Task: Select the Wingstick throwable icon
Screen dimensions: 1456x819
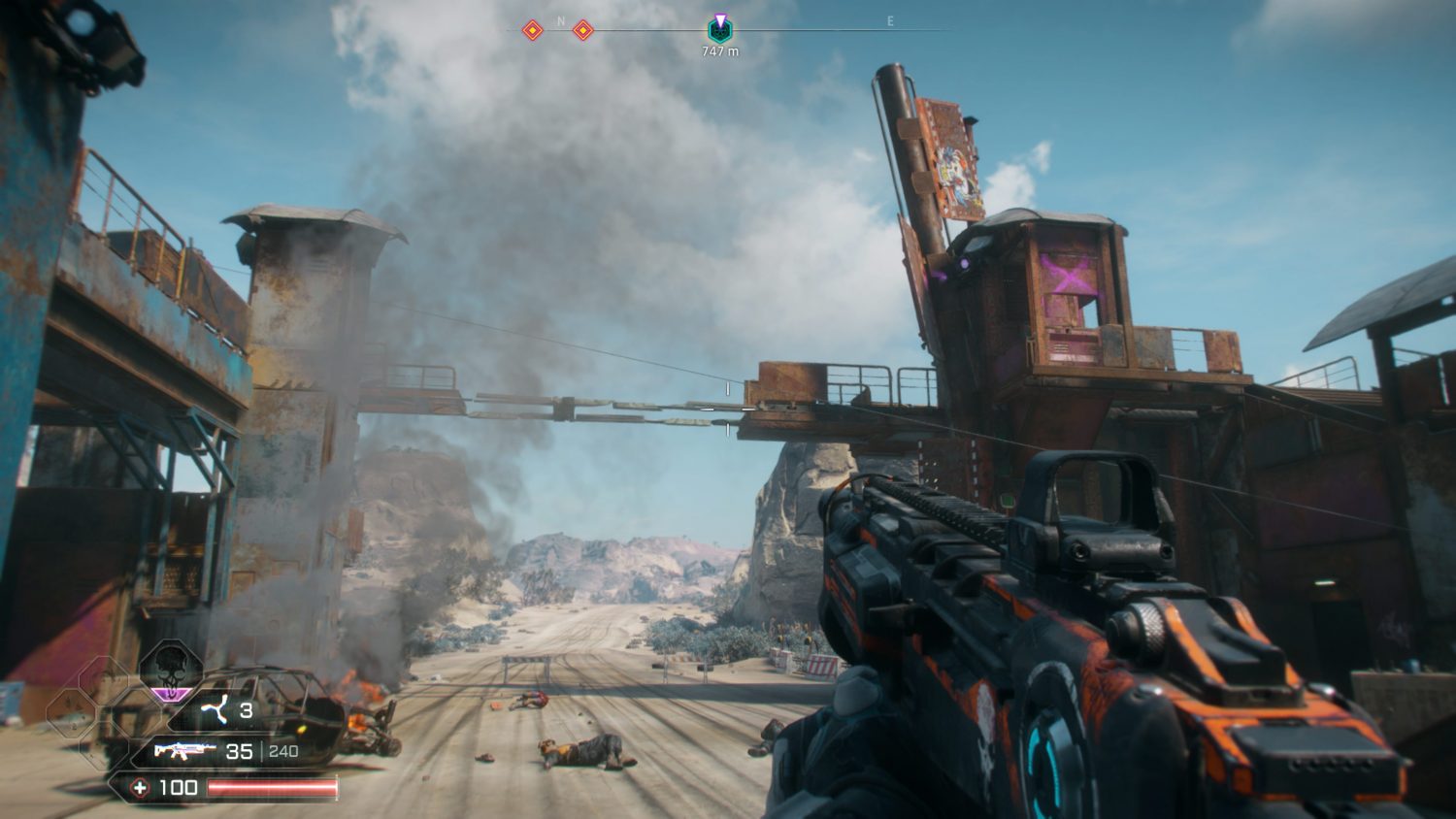Action: pyautogui.click(x=213, y=712)
